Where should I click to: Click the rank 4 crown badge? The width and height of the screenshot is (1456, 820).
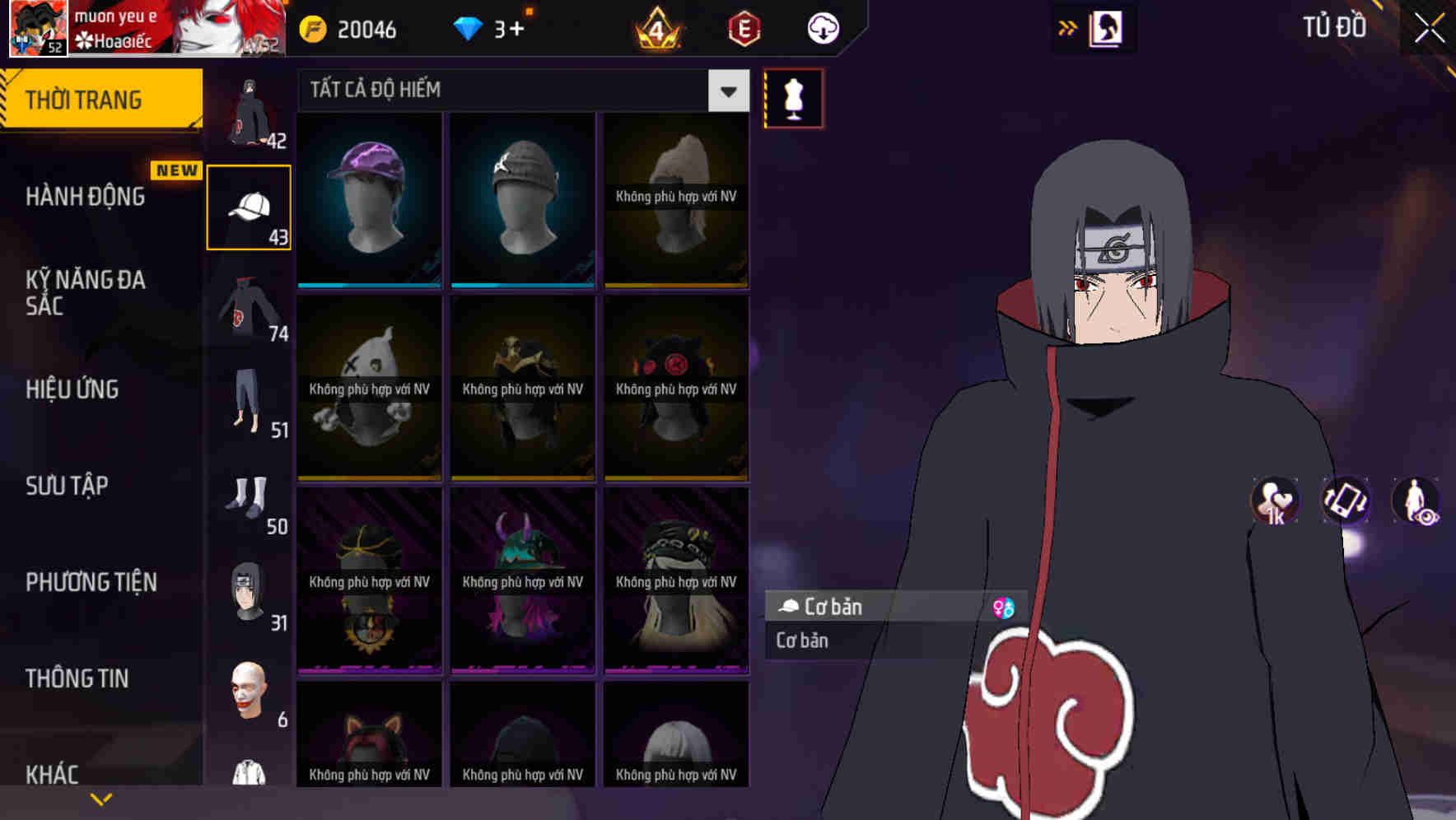click(x=659, y=28)
